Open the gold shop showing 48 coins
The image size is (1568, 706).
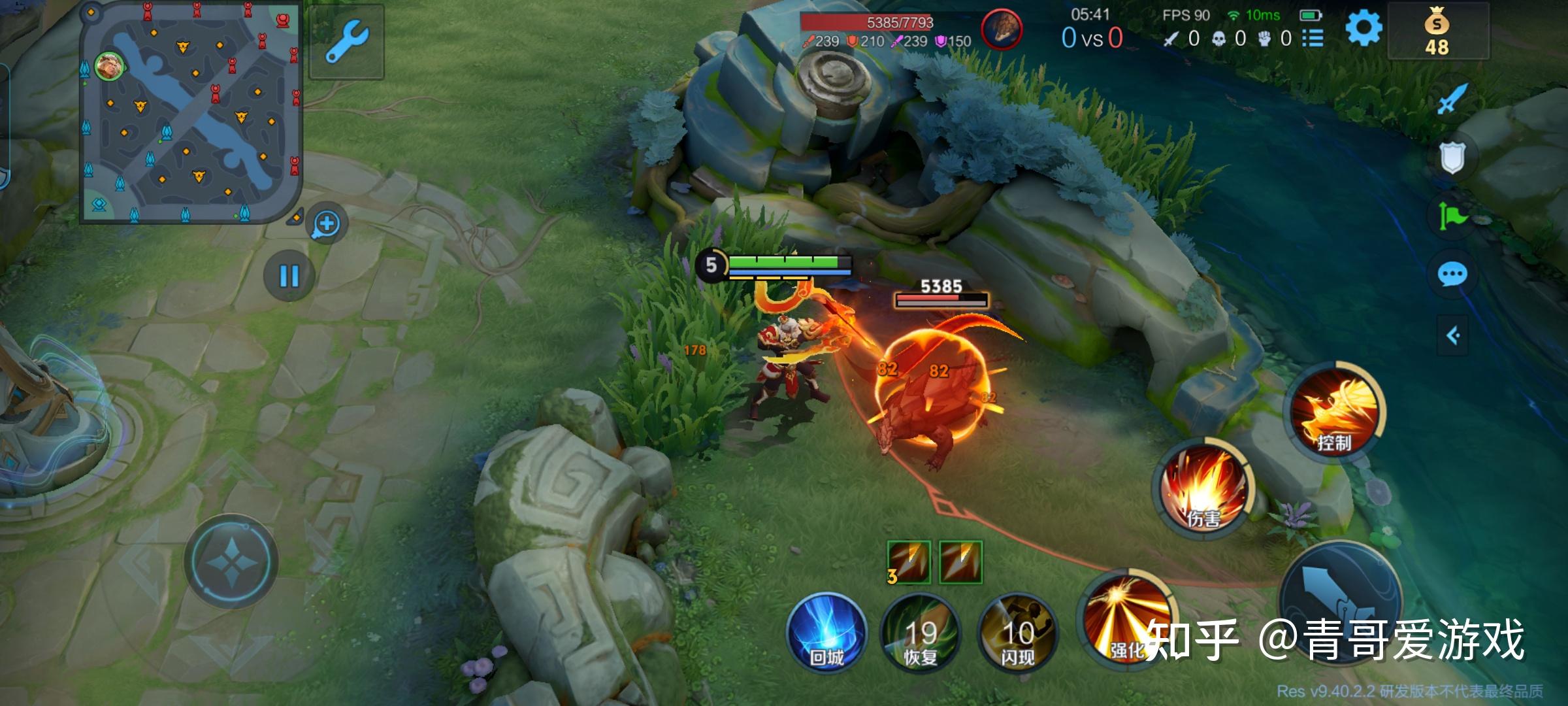point(1437,33)
